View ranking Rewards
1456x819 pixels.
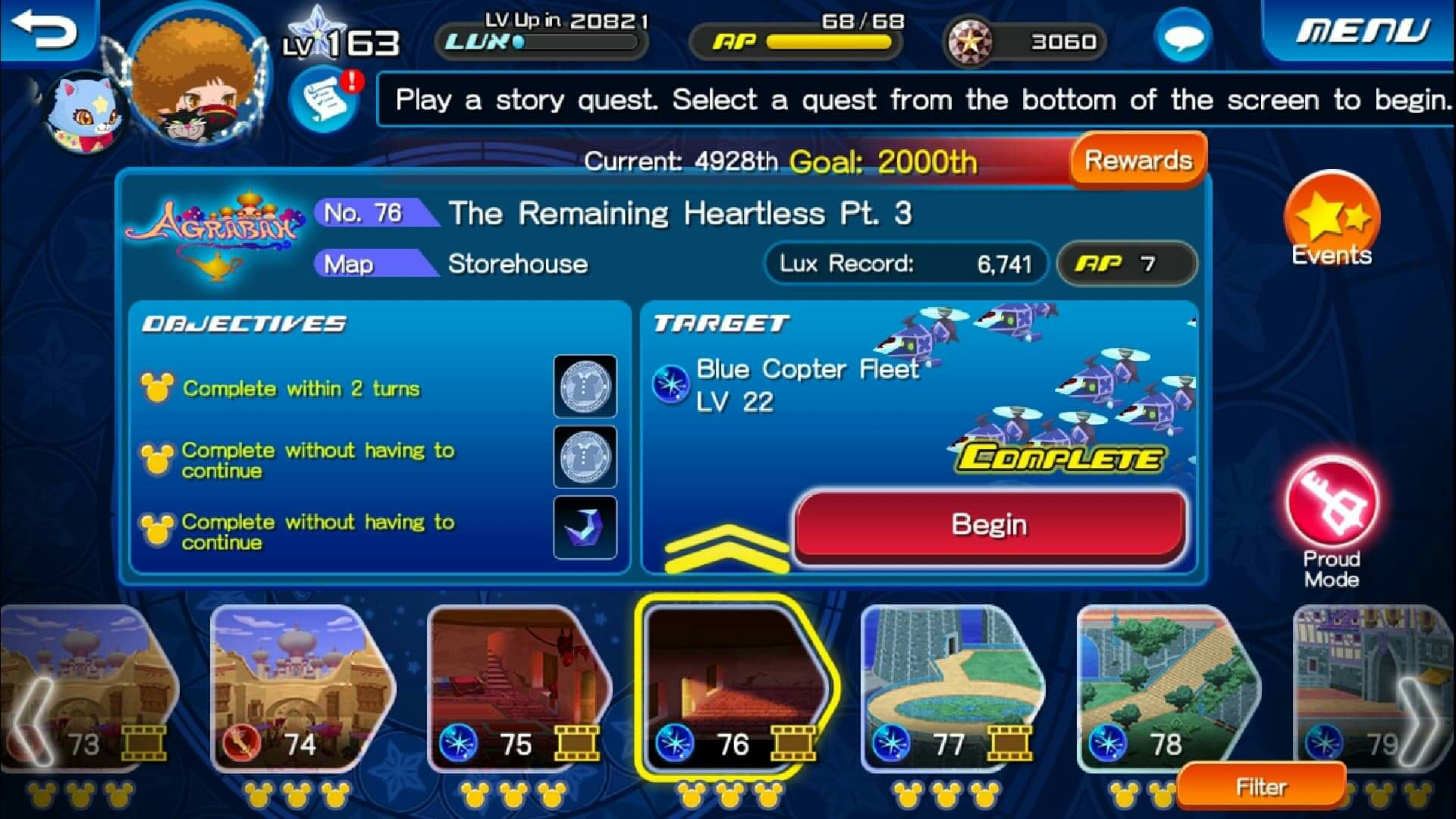pyautogui.click(x=1137, y=161)
